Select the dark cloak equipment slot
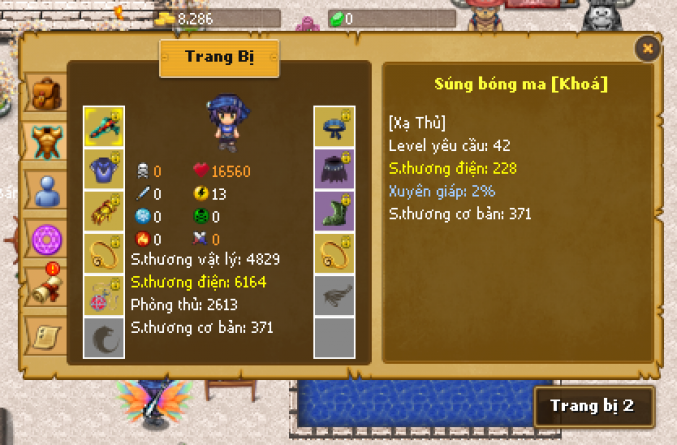Image resolution: width=677 pixels, height=445 pixels. click(334, 169)
